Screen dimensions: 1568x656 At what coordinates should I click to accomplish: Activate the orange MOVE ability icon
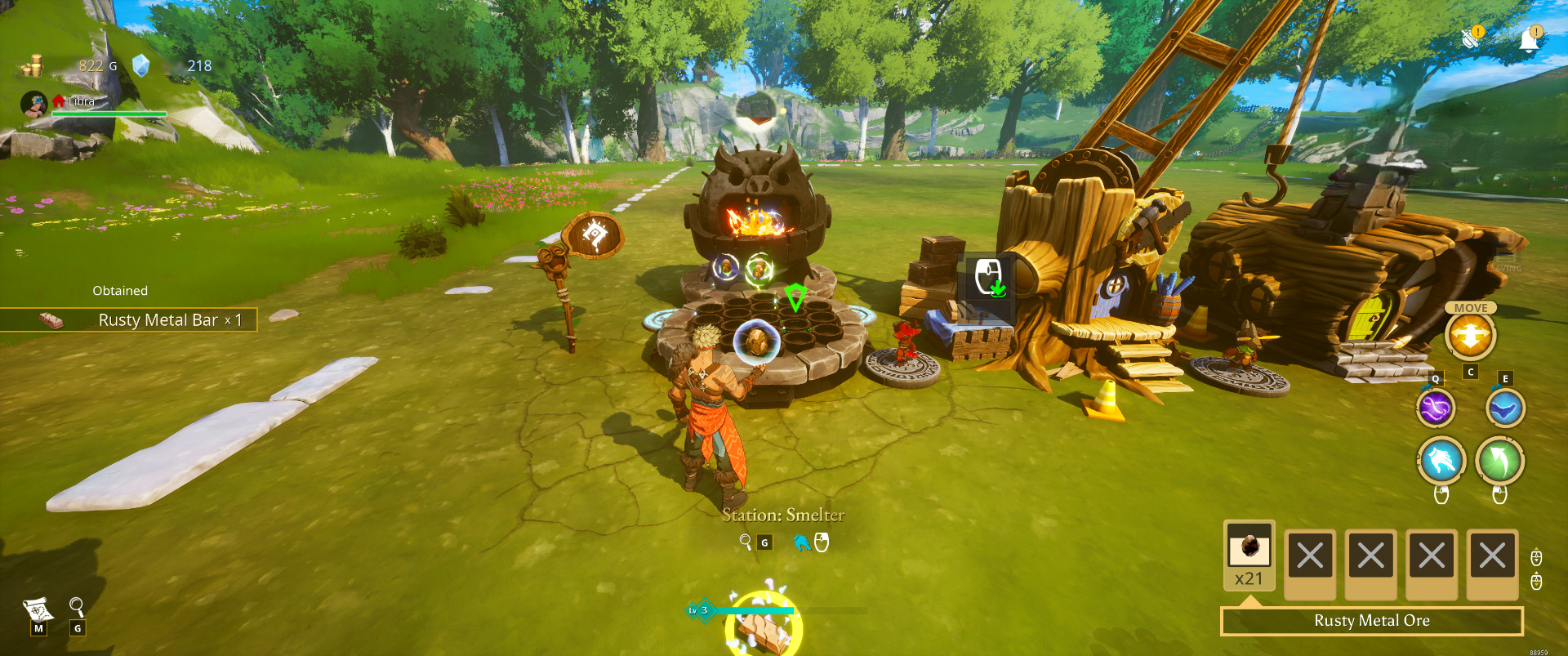[1470, 336]
